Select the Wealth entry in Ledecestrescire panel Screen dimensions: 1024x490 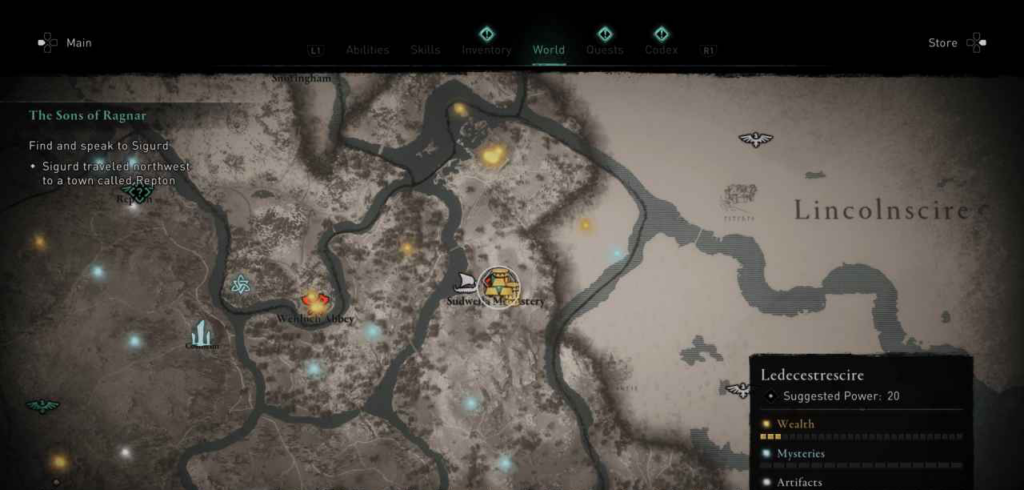(x=796, y=424)
